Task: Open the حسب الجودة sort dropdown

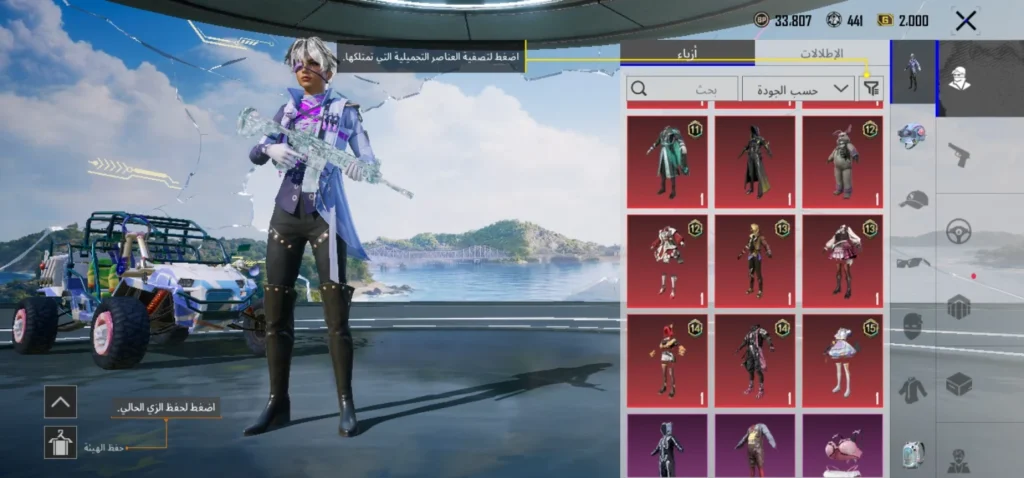Action: 798,89
